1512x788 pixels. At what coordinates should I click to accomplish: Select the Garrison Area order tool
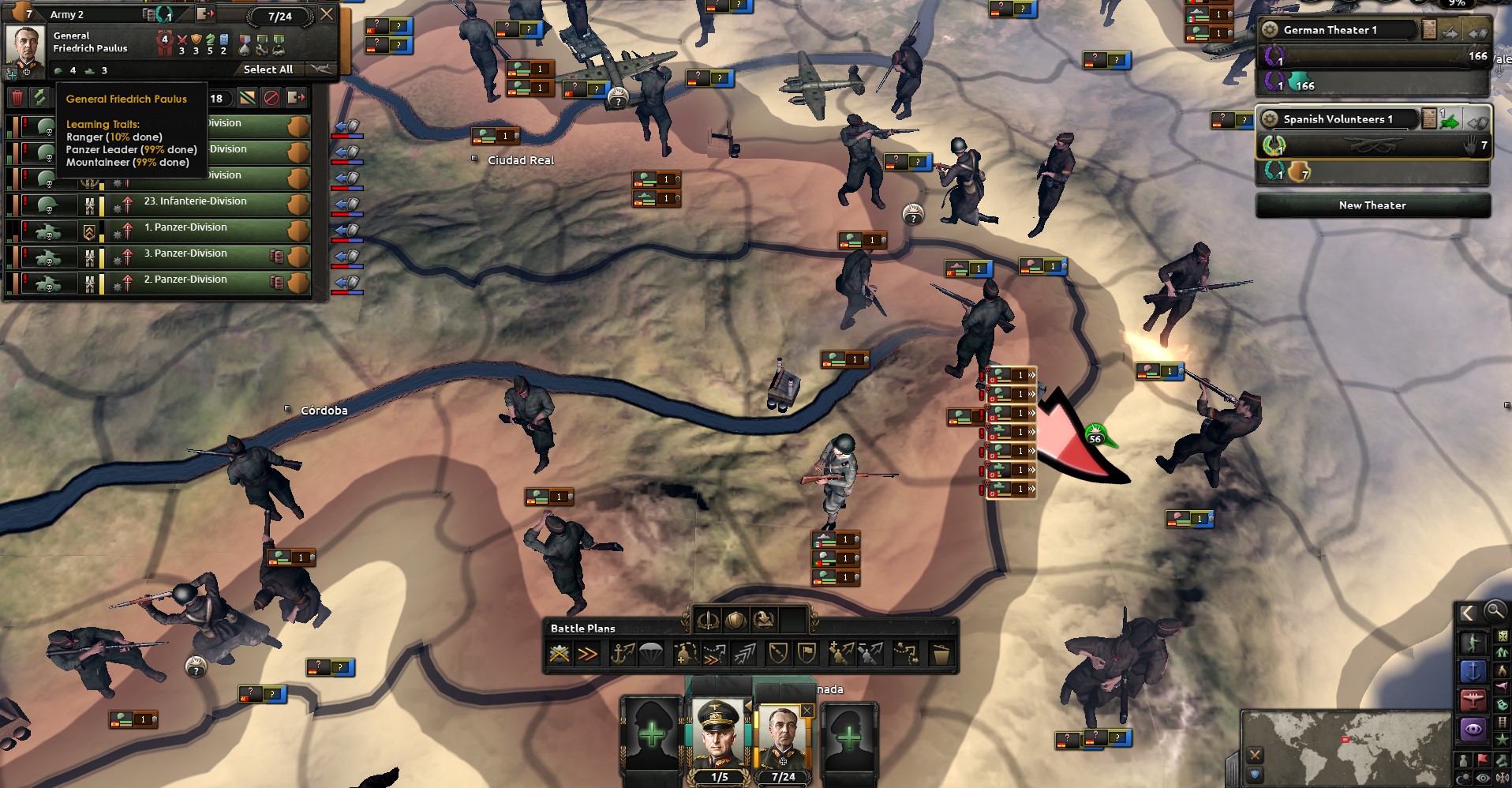click(x=685, y=654)
